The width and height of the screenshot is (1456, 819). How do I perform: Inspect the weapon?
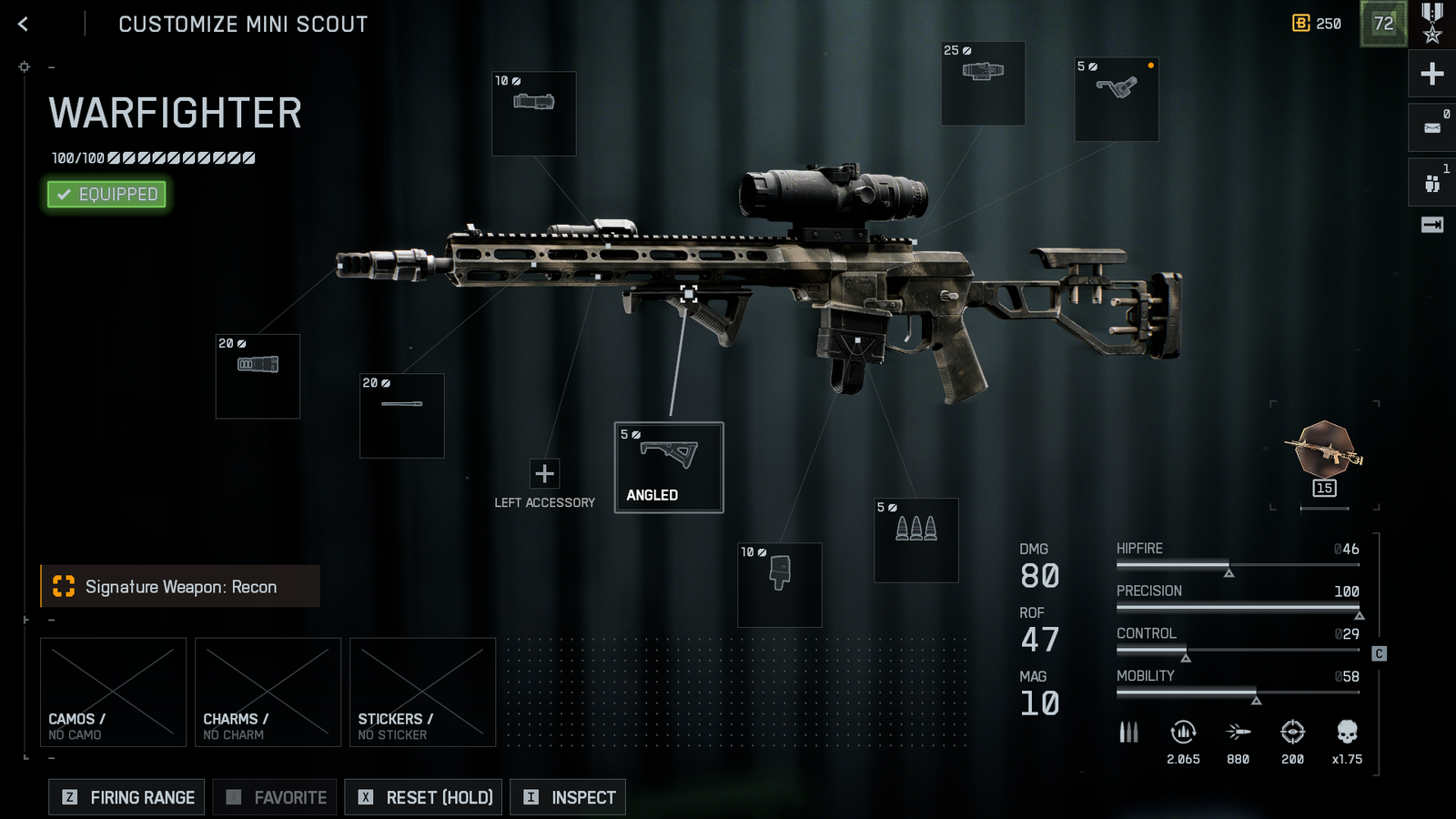[x=568, y=797]
